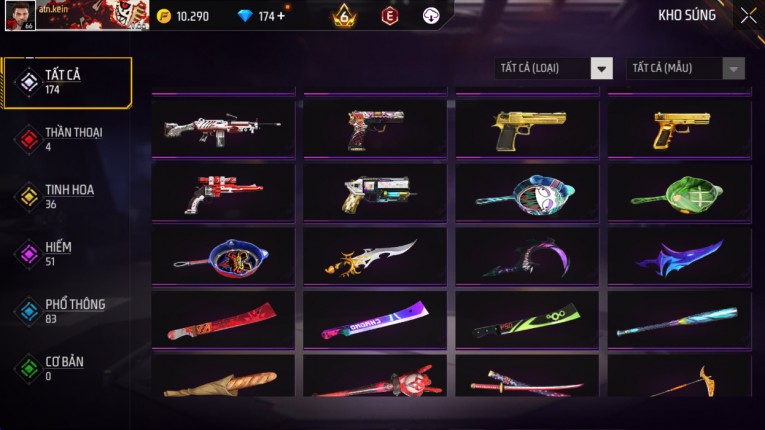Switch to the Phổ Thông rarity tab
Viewport: 765px width, 430px height.
(x=68, y=311)
